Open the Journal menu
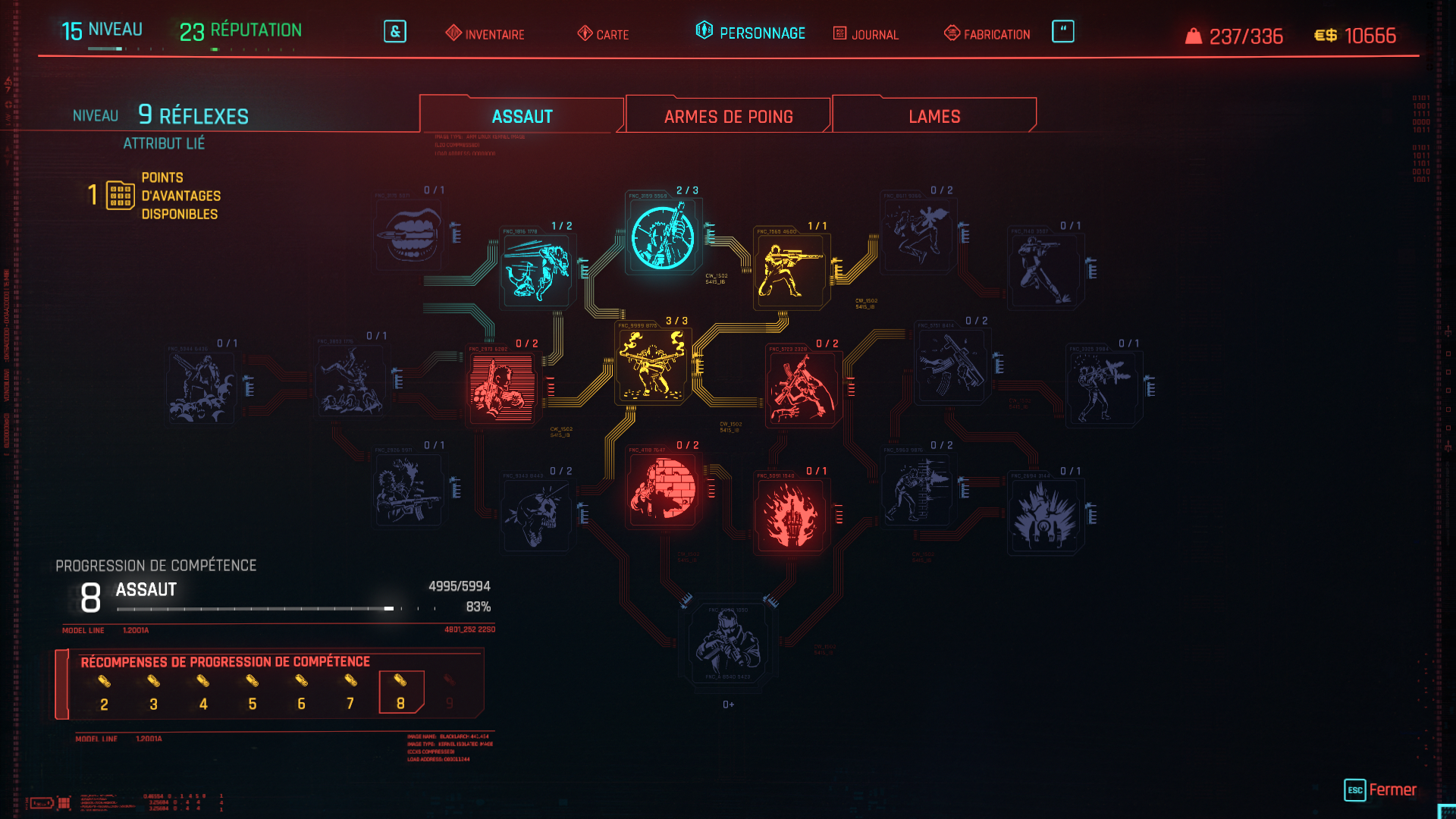This screenshot has width=1456, height=819. click(866, 34)
